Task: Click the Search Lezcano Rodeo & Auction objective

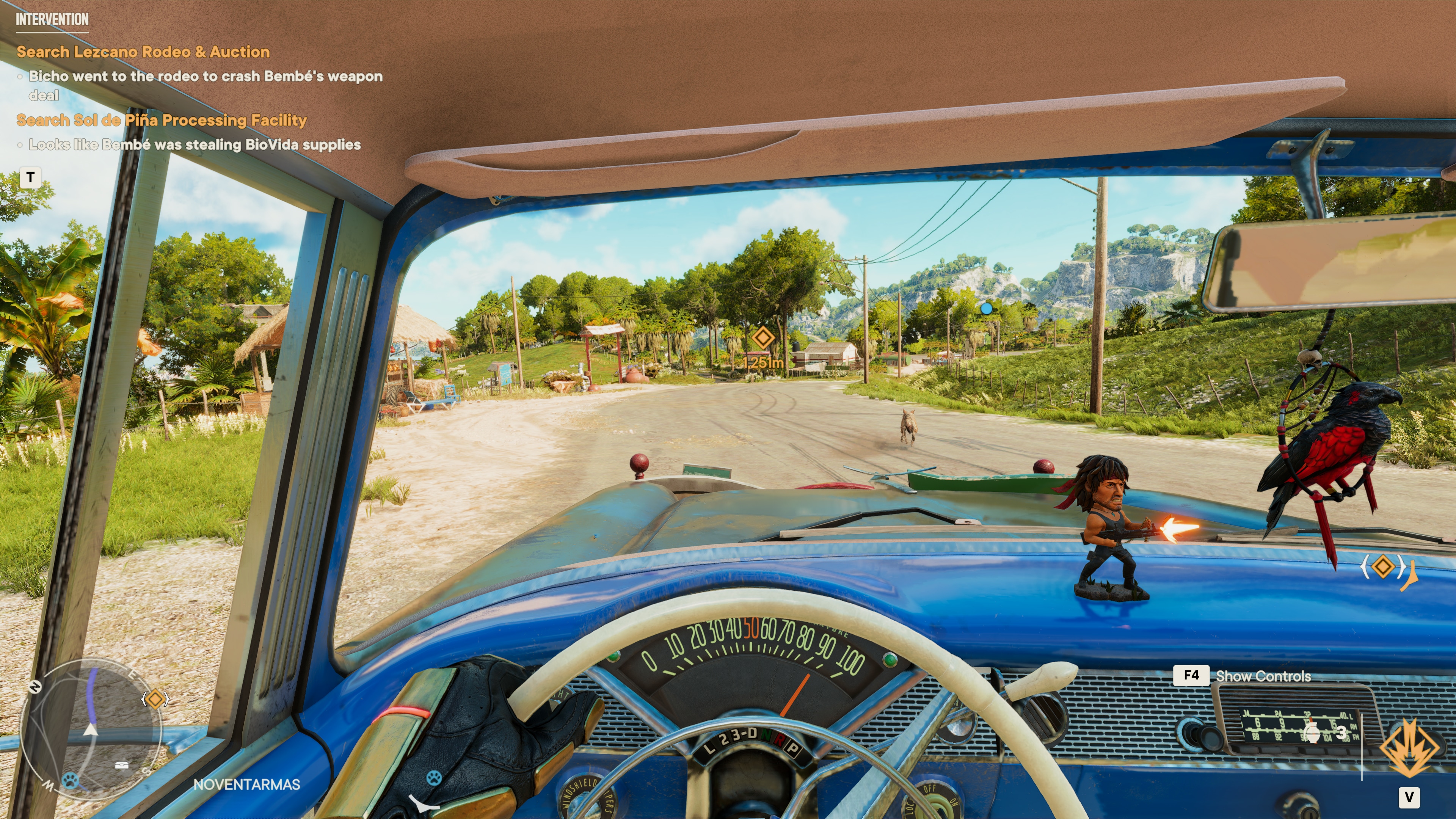Action: tap(143, 52)
